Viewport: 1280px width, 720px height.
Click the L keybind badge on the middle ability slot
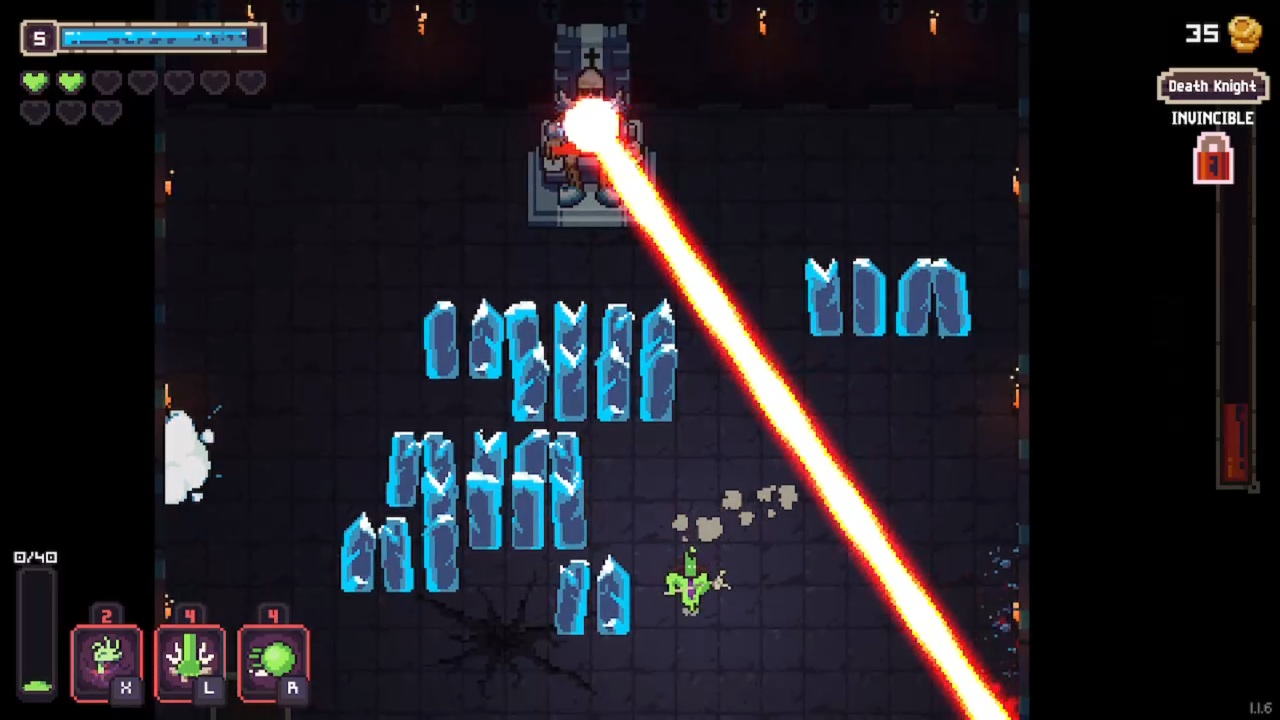click(x=209, y=689)
